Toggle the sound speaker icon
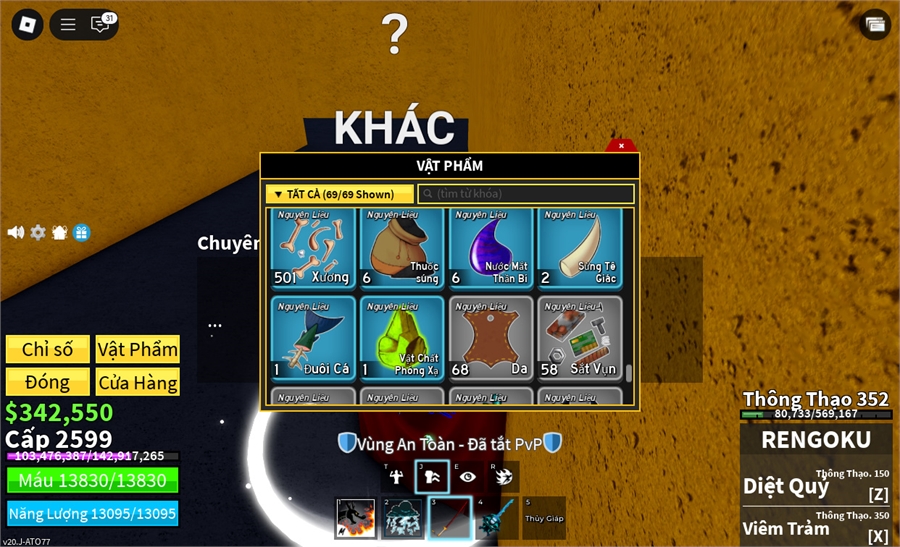The width and height of the screenshot is (900, 547). tap(16, 232)
